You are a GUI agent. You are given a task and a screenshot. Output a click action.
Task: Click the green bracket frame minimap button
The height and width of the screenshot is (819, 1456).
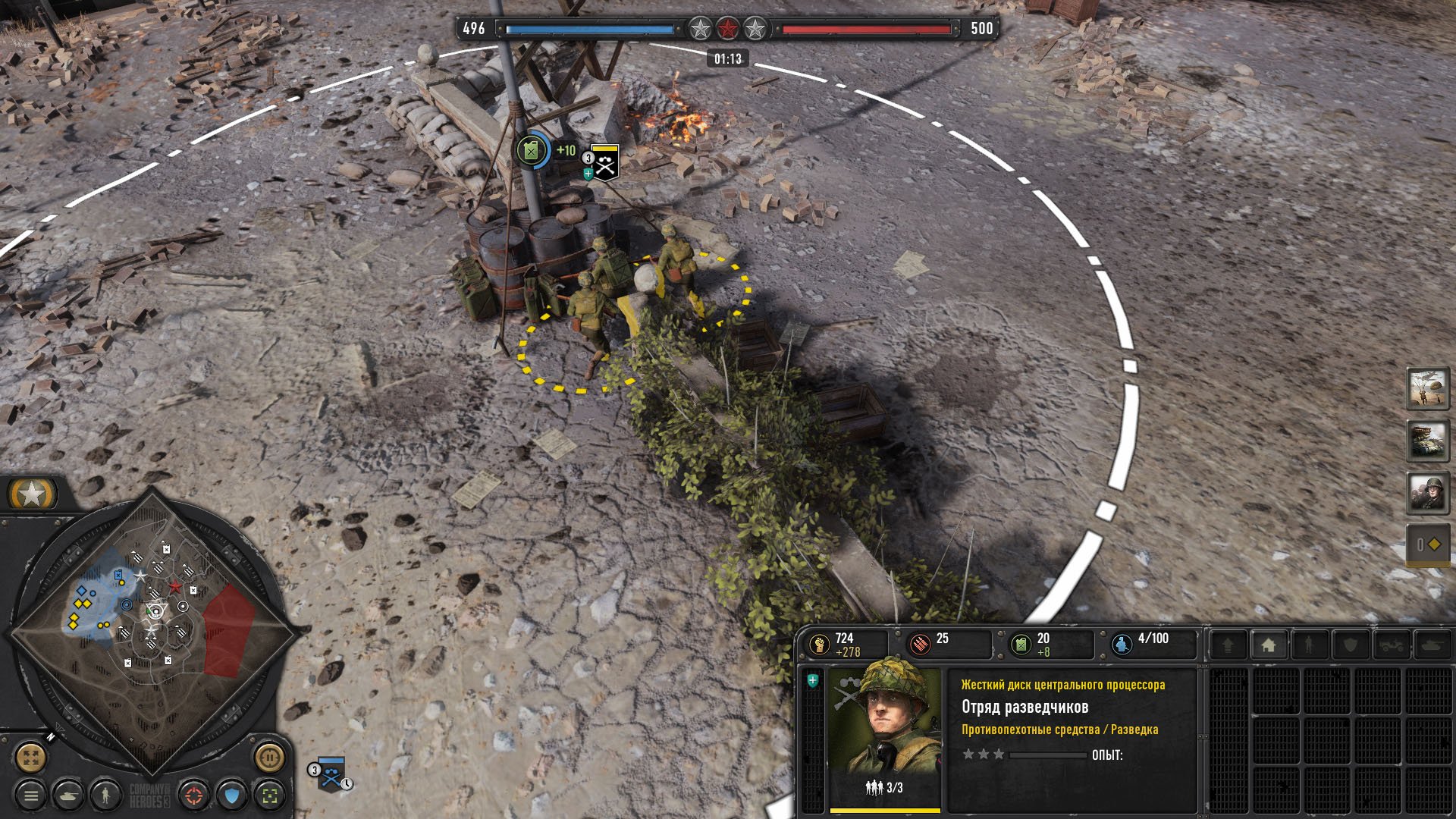pos(270,795)
